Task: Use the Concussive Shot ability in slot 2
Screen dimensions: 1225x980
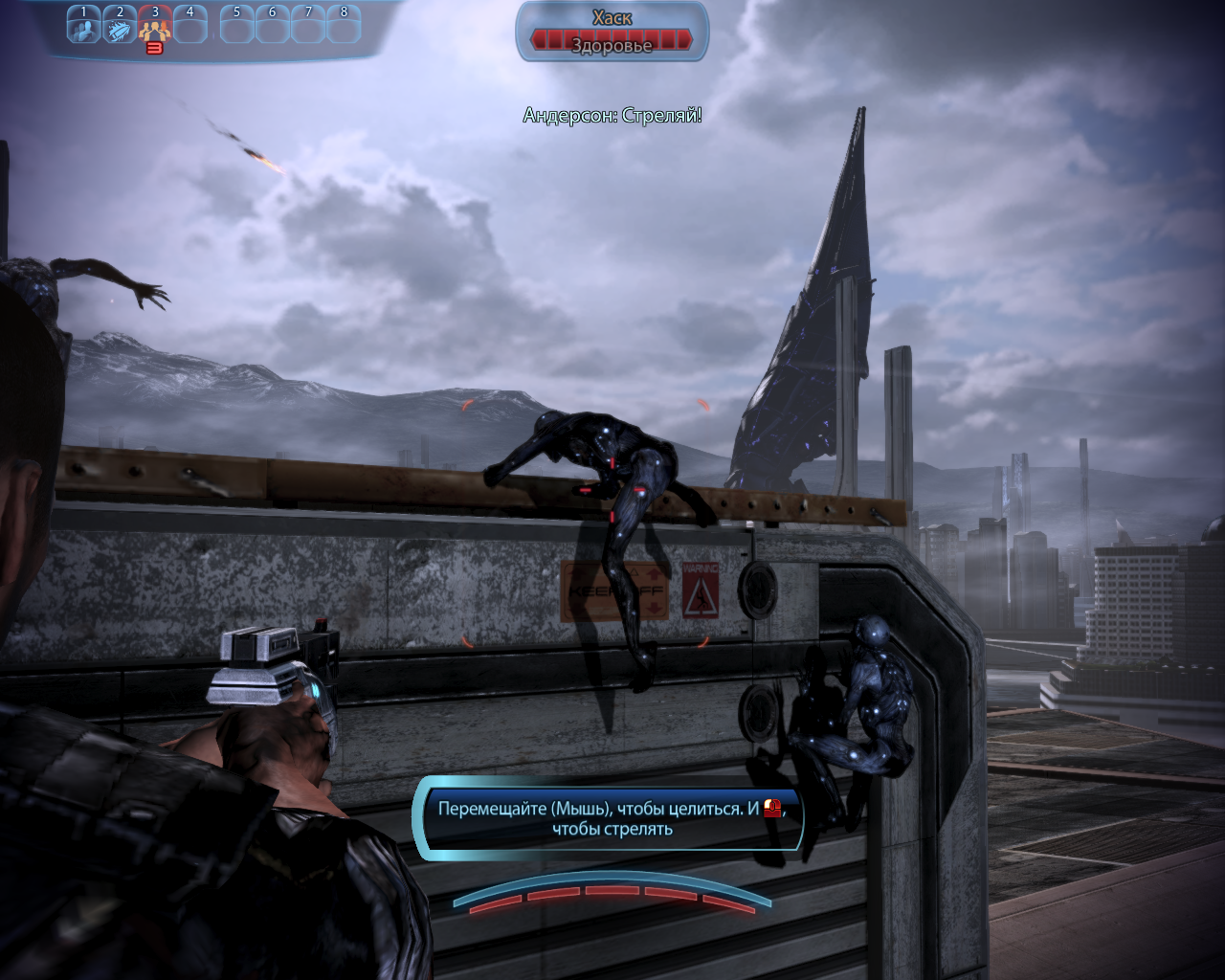Action: click(120, 26)
